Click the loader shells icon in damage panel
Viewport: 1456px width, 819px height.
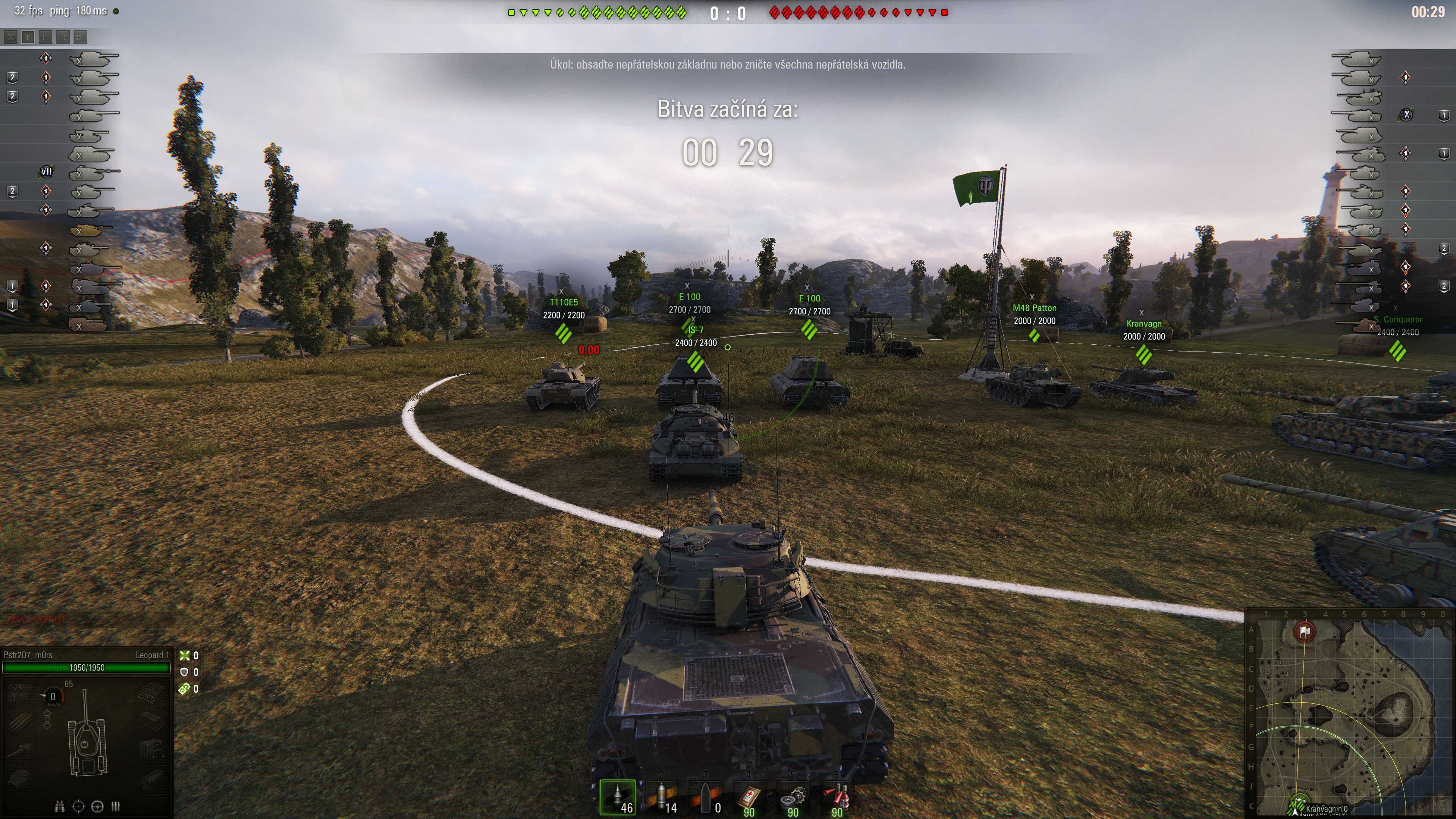pyautogui.click(x=116, y=806)
